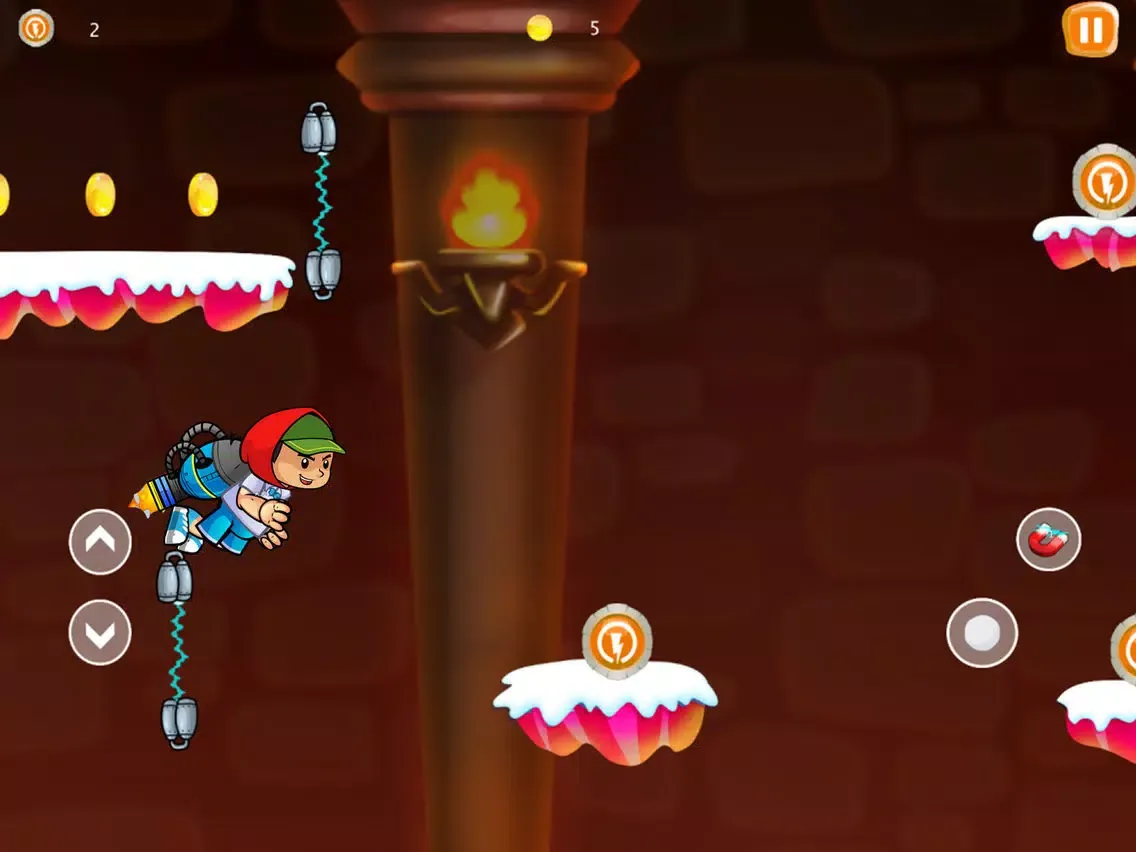
Task: Tap the down arrow control
Action: [100, 632]
